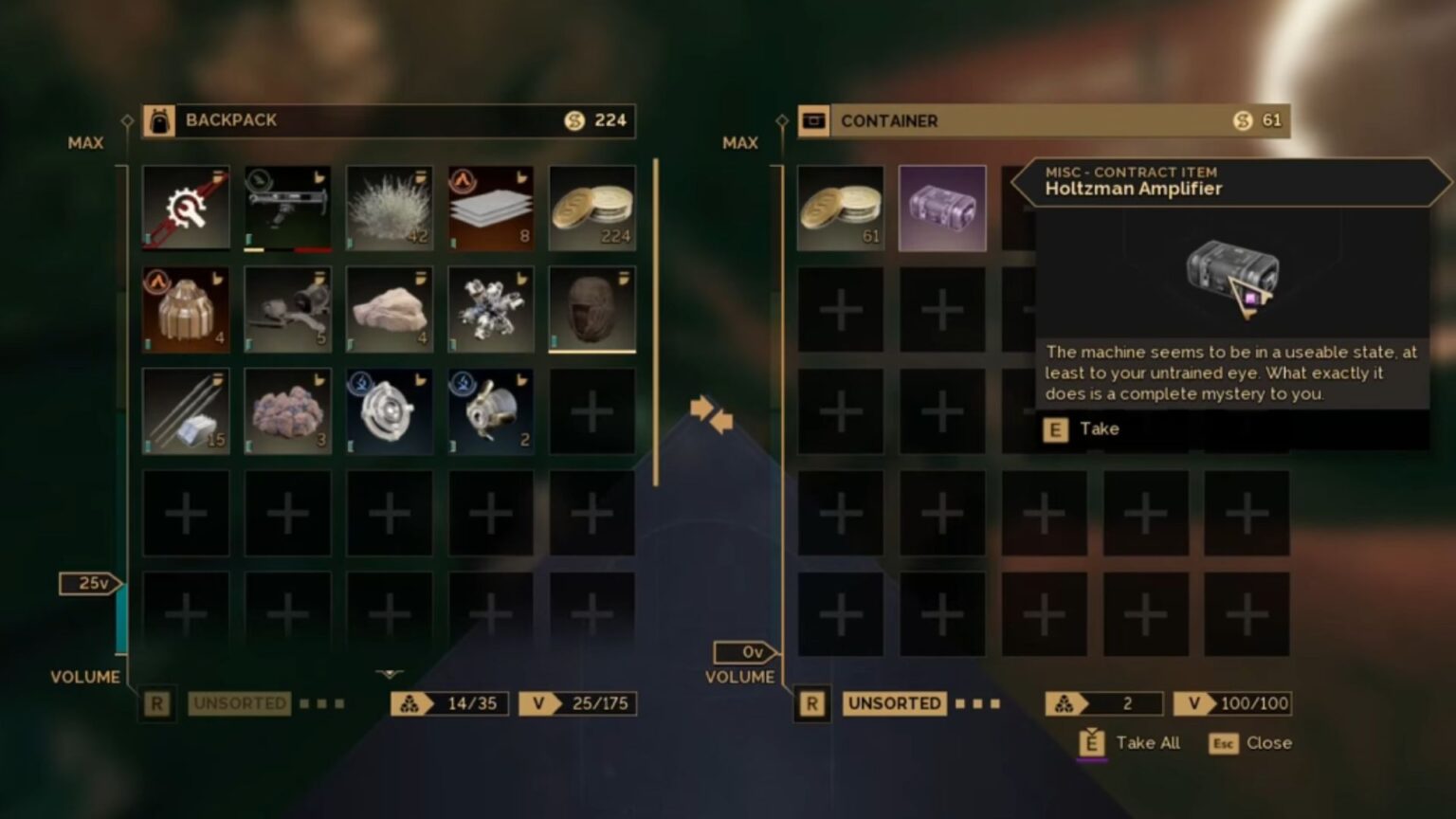The image size is (1456, 819).
Task: Open the UNSORTED sort menu for the backpack
Action: [x=238, y=703]
